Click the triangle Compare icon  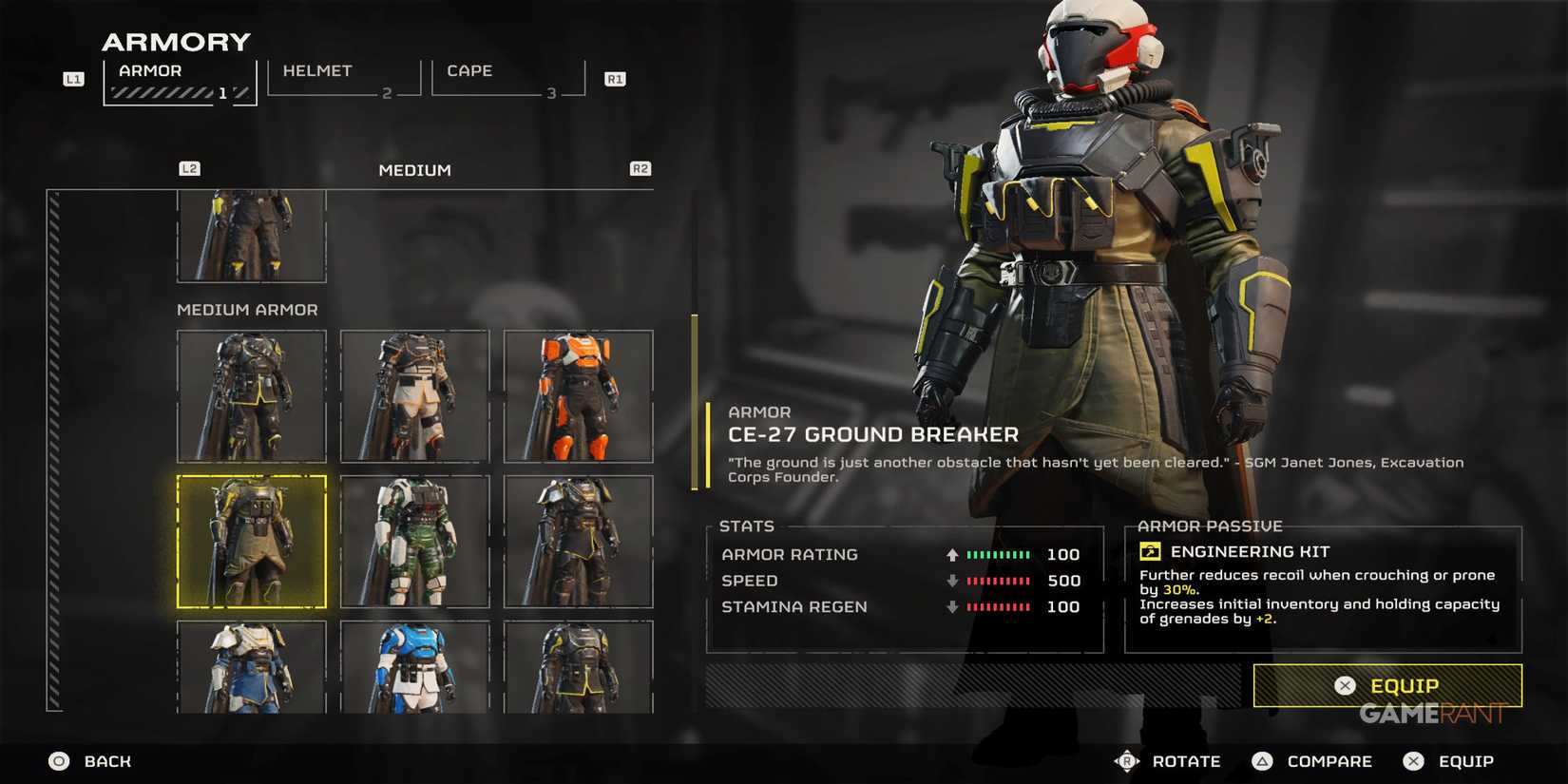[1263, 760]
